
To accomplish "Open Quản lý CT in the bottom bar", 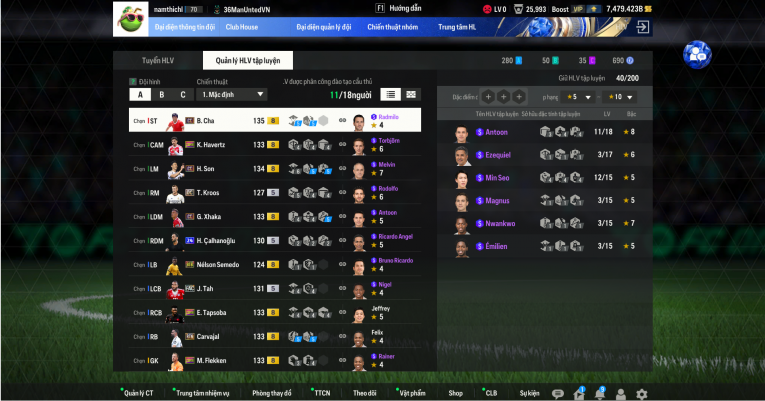I will pyautogui.click(x=138, y=393).
